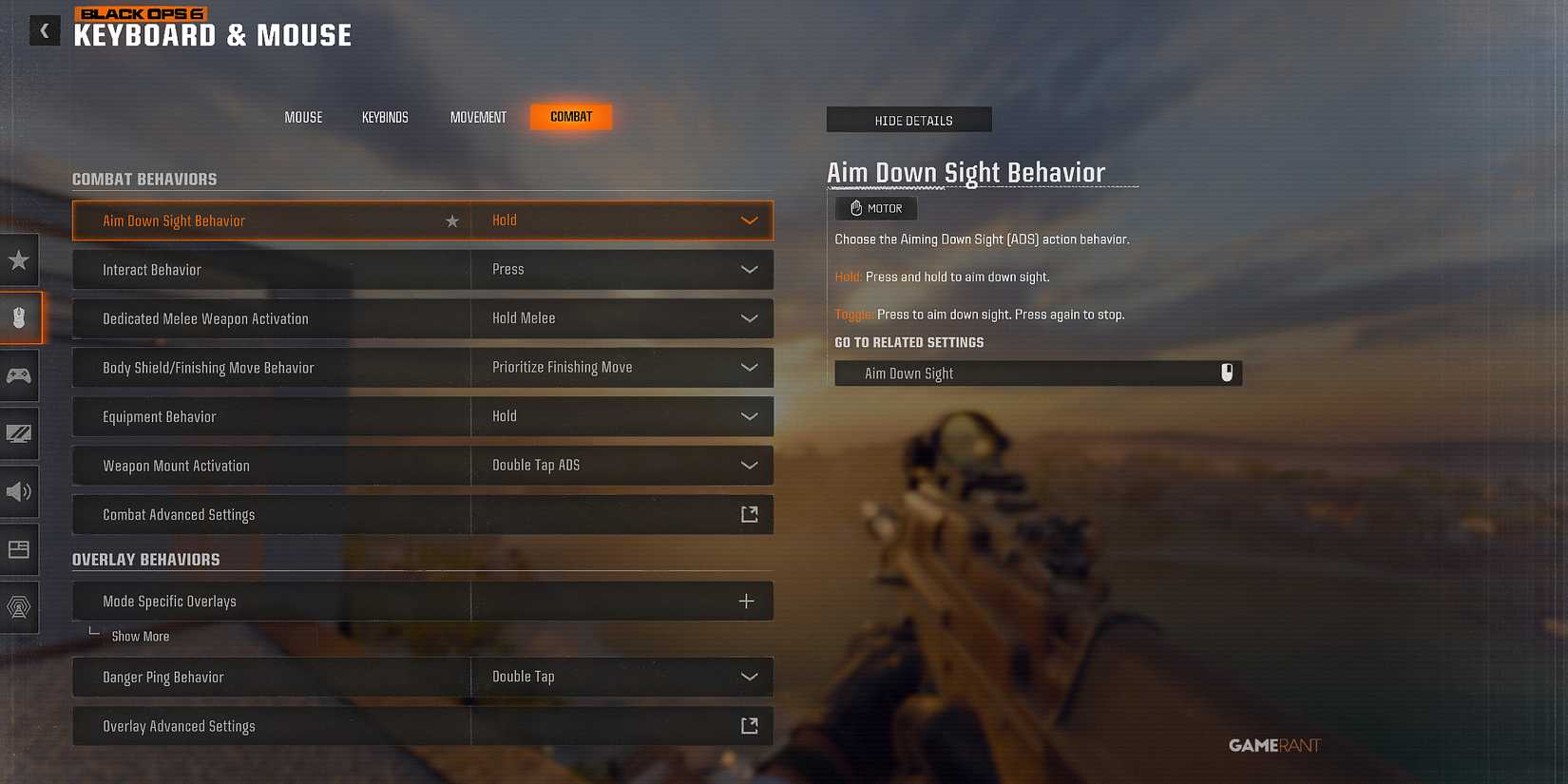Image resolution: width=1568 pixels, height=784 pixels.
Task: Open Audio settings via the speaker icon
Action: 19,492
